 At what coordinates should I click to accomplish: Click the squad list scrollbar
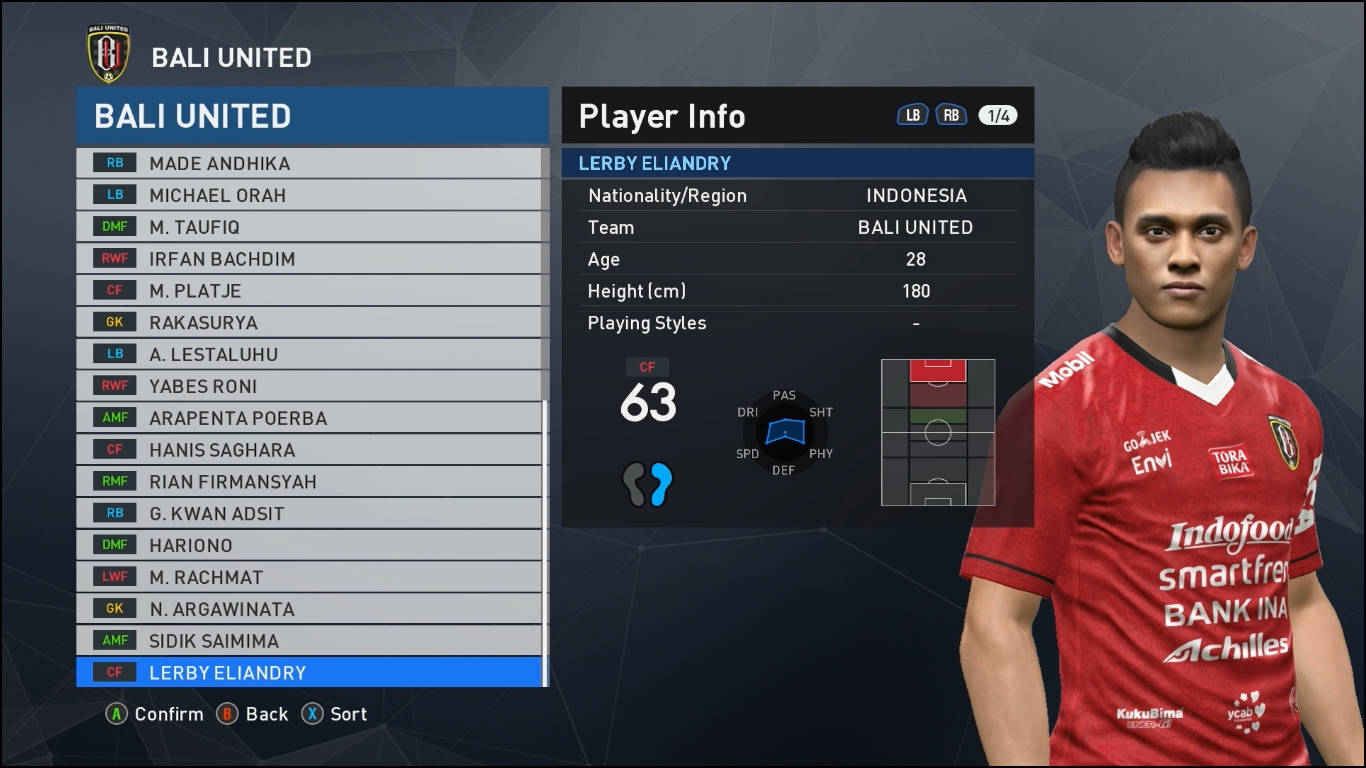click(545, 540)
